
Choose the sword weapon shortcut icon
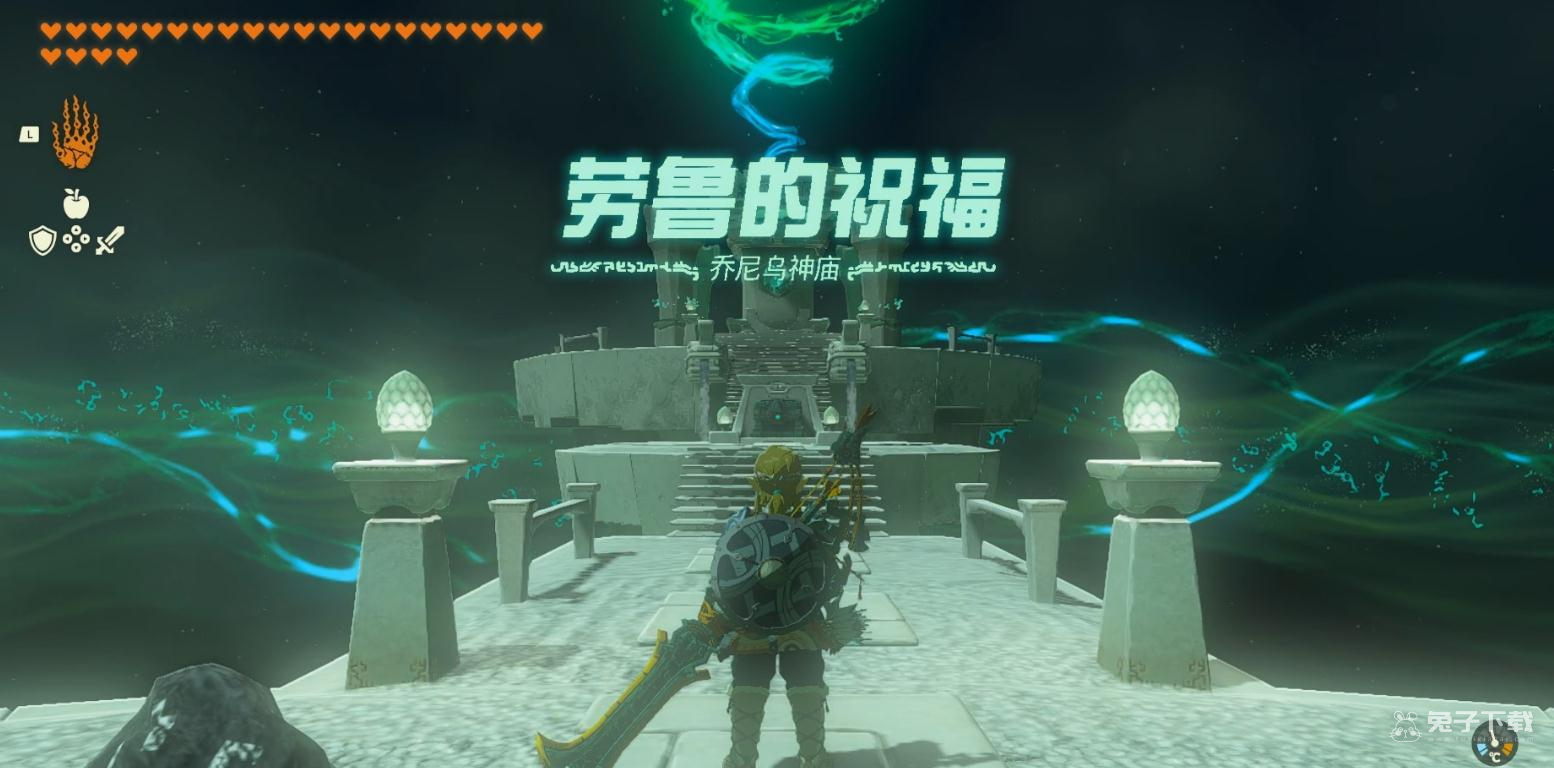[110, 240]
